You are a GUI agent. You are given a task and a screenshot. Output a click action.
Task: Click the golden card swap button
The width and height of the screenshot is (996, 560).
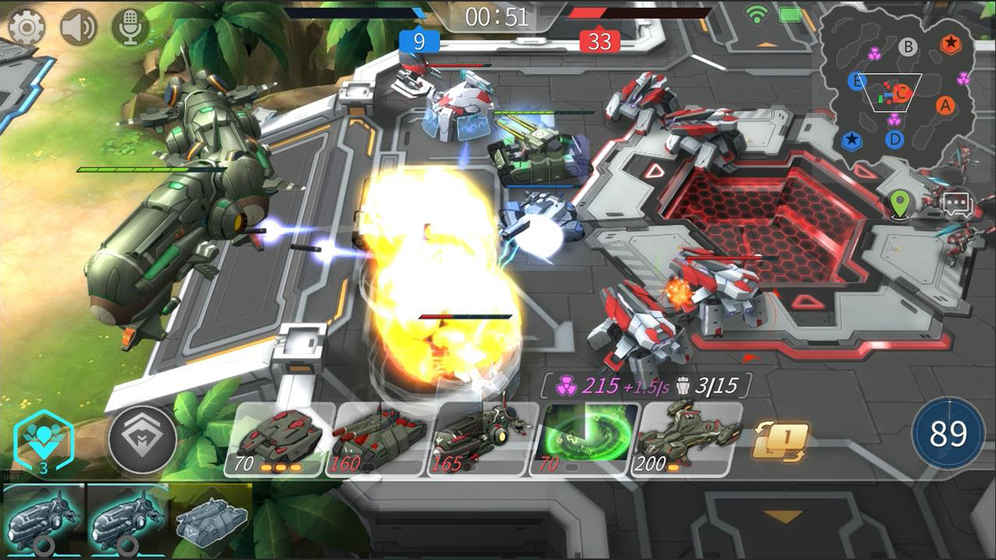(x=780, y=440)
